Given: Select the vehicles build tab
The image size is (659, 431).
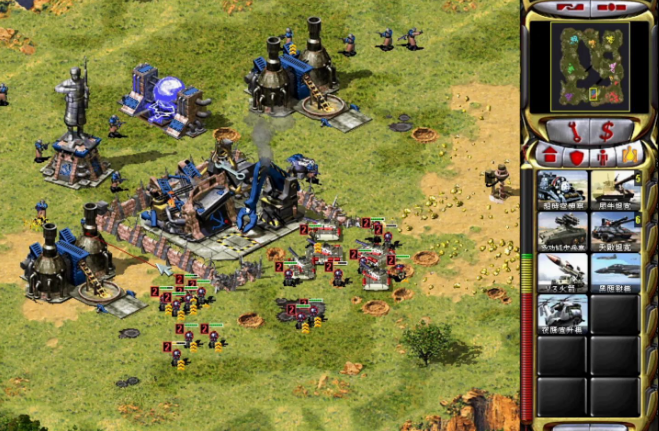Looking at the screenshot, I should [x=629, y=156].
